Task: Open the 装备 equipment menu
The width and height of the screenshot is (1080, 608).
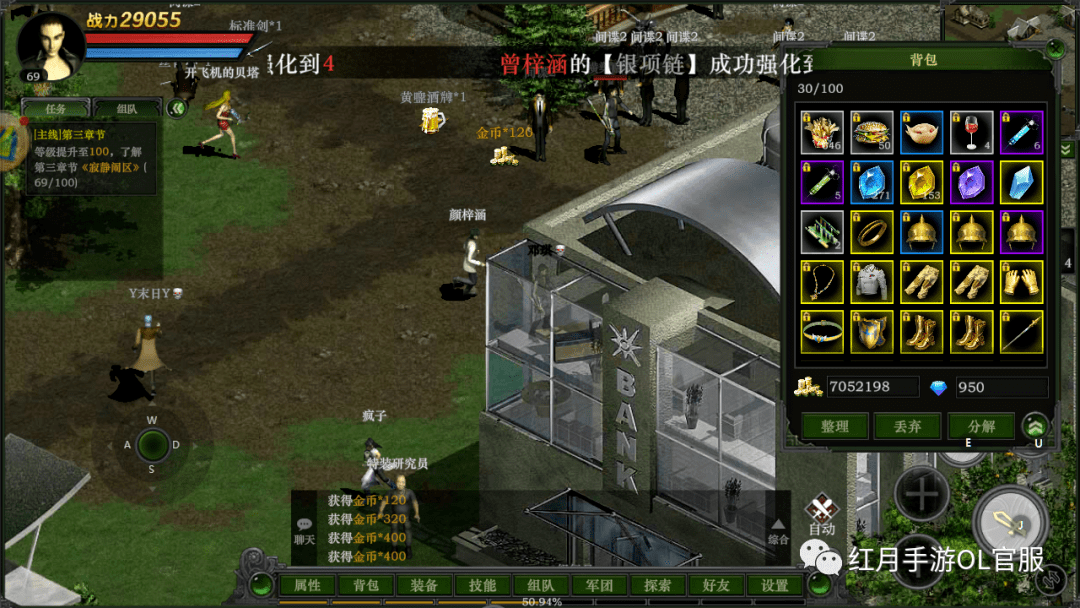Action: (x=424, y=586)
